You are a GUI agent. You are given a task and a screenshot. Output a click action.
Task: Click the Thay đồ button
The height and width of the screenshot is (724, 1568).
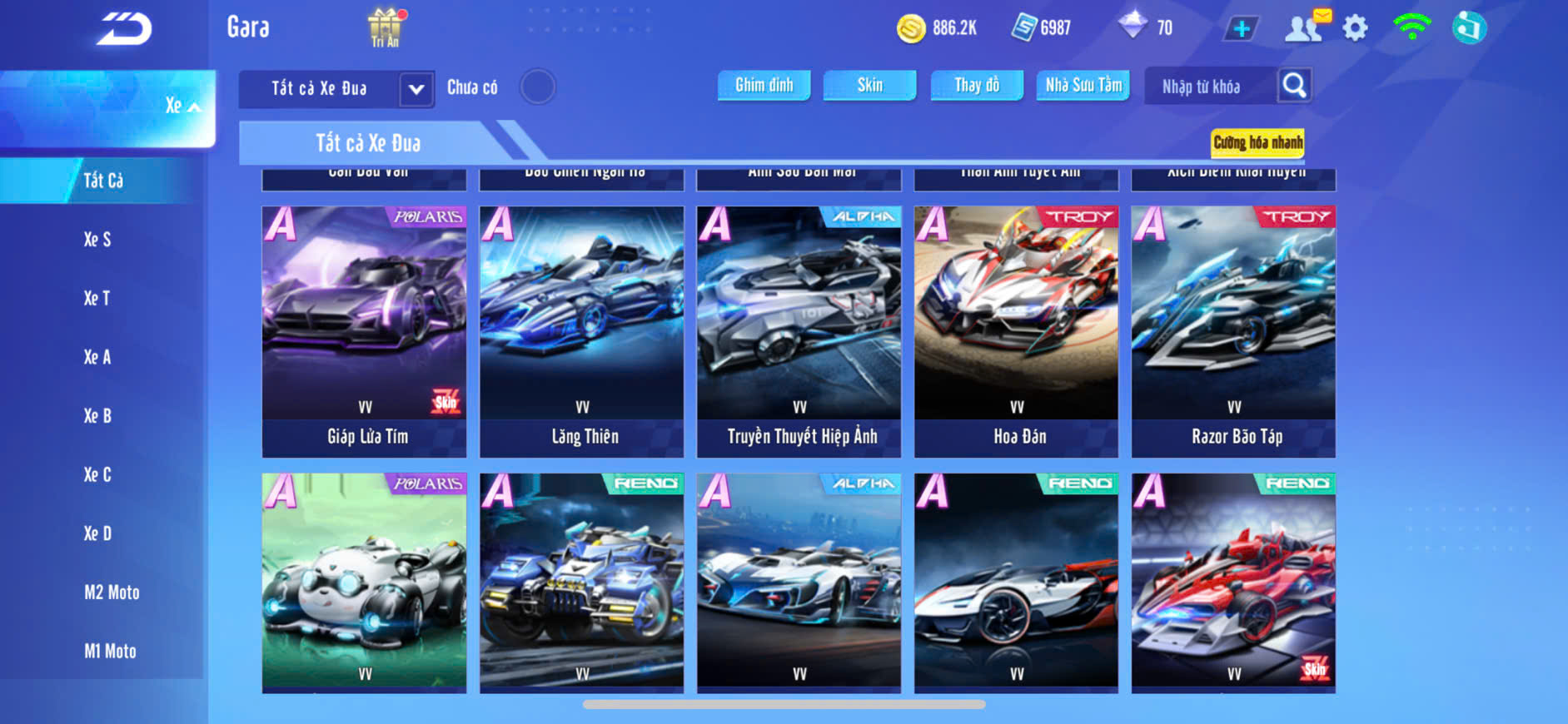coord(977,85)
